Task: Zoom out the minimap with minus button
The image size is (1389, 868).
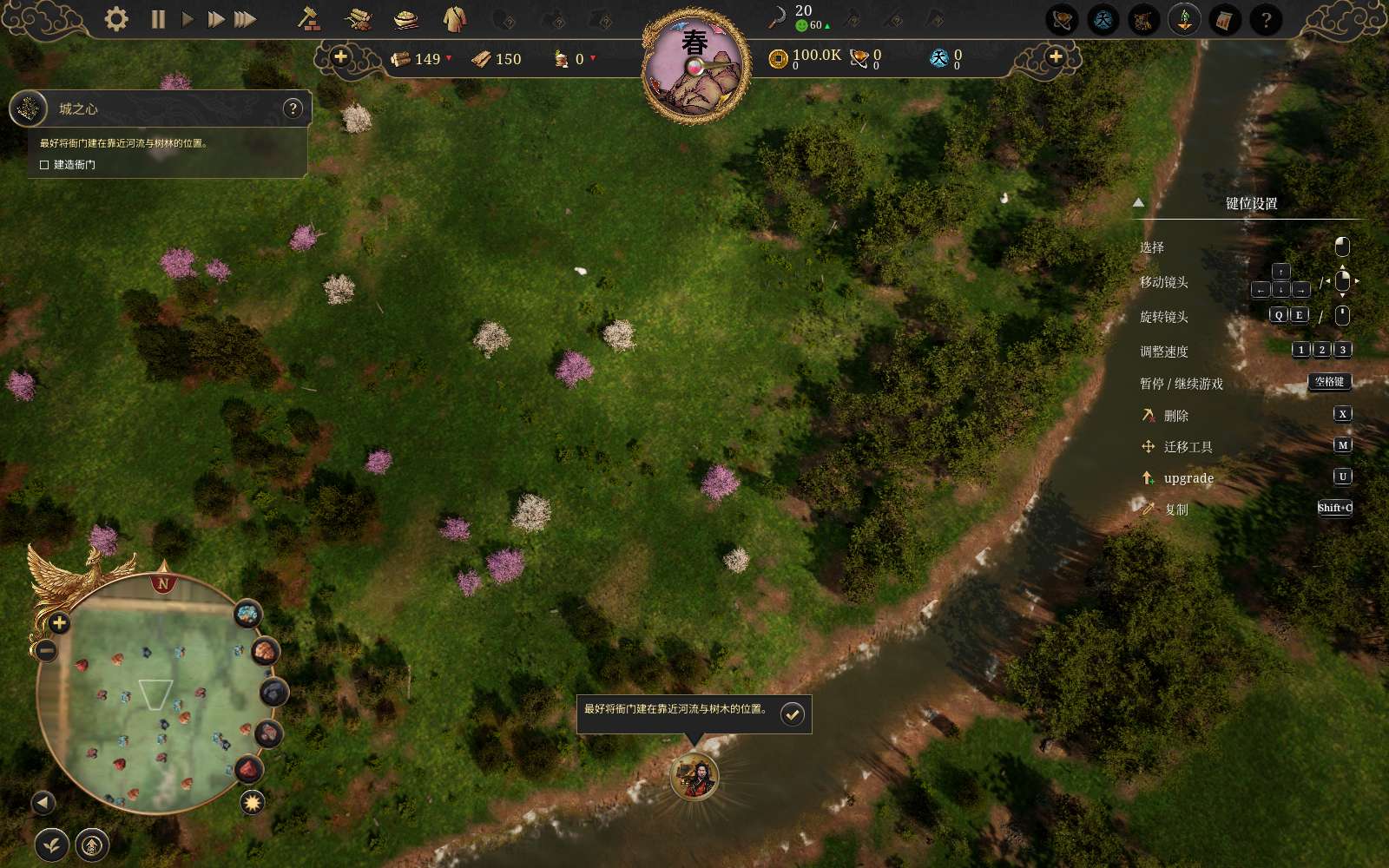Action: coord(47,650)
